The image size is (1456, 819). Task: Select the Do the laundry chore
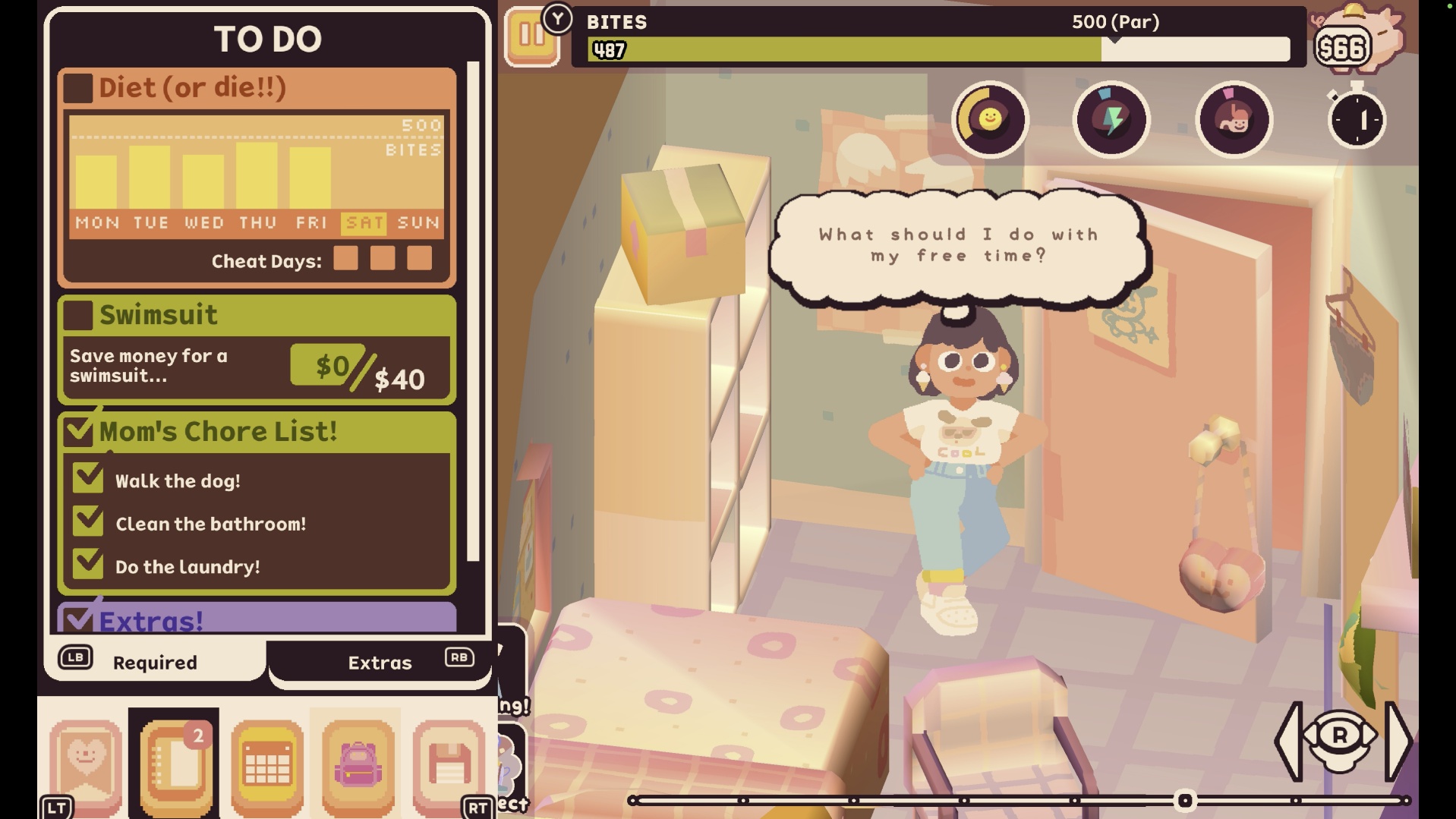click(188, 566)
